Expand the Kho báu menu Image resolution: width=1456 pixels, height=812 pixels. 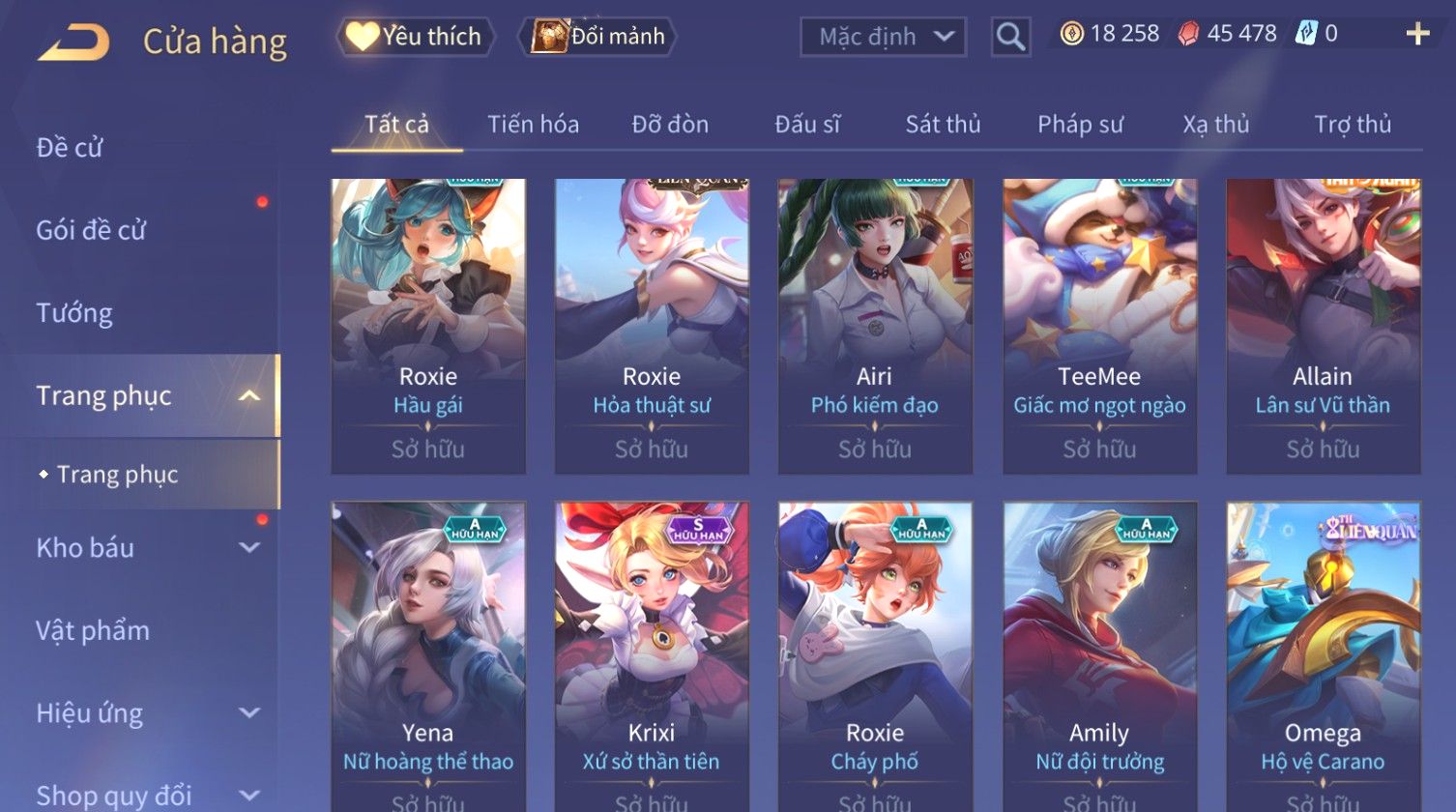coord(145,548)
